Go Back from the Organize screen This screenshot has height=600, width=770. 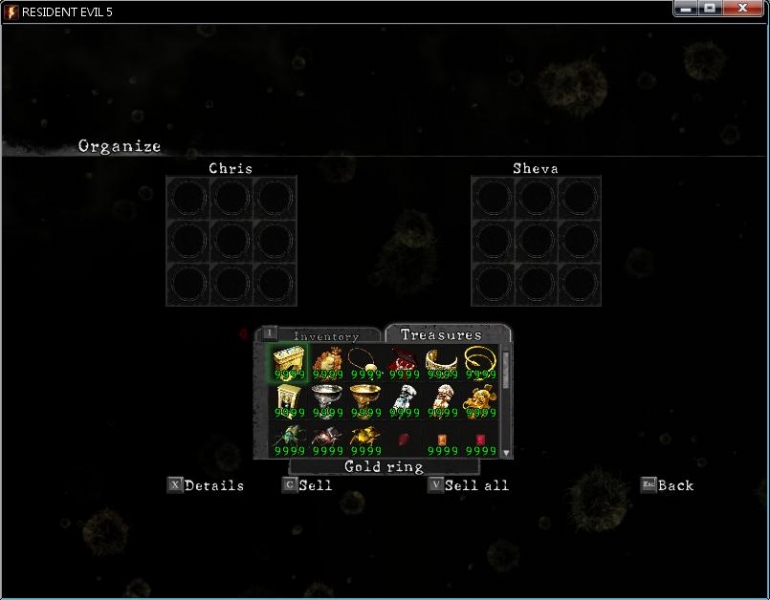(667, 485)
